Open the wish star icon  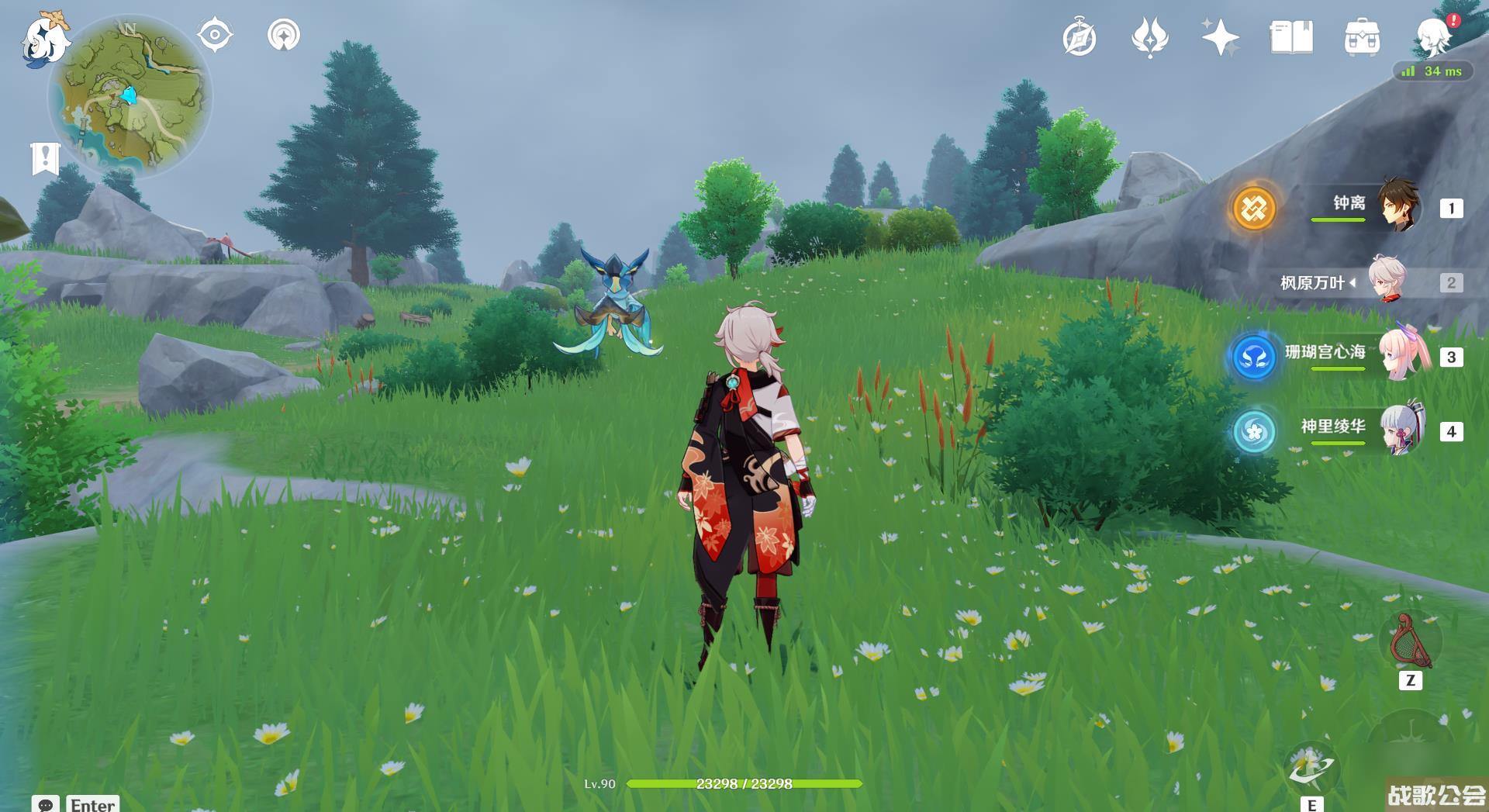(1219, 38)
